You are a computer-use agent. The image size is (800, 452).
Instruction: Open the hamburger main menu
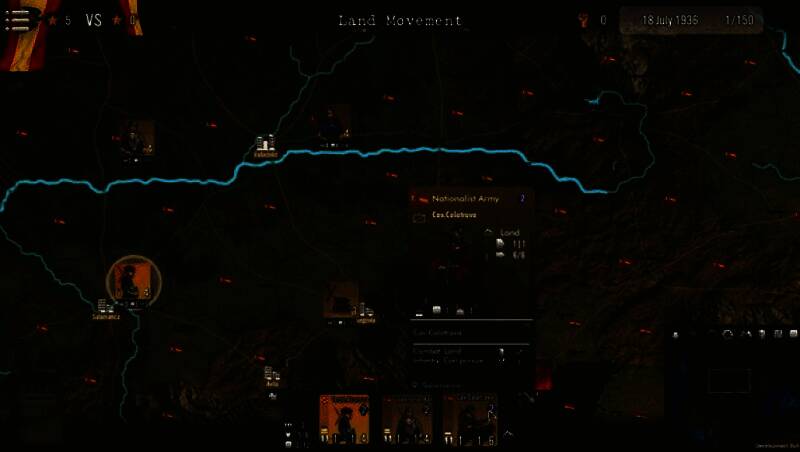tap(17, 20)
